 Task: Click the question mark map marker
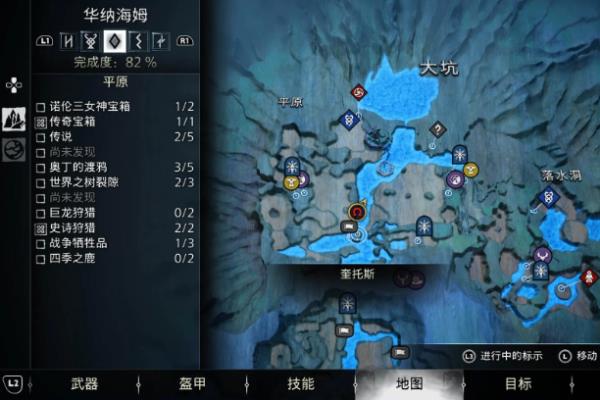pyautogui.click(x=436, y=129)
